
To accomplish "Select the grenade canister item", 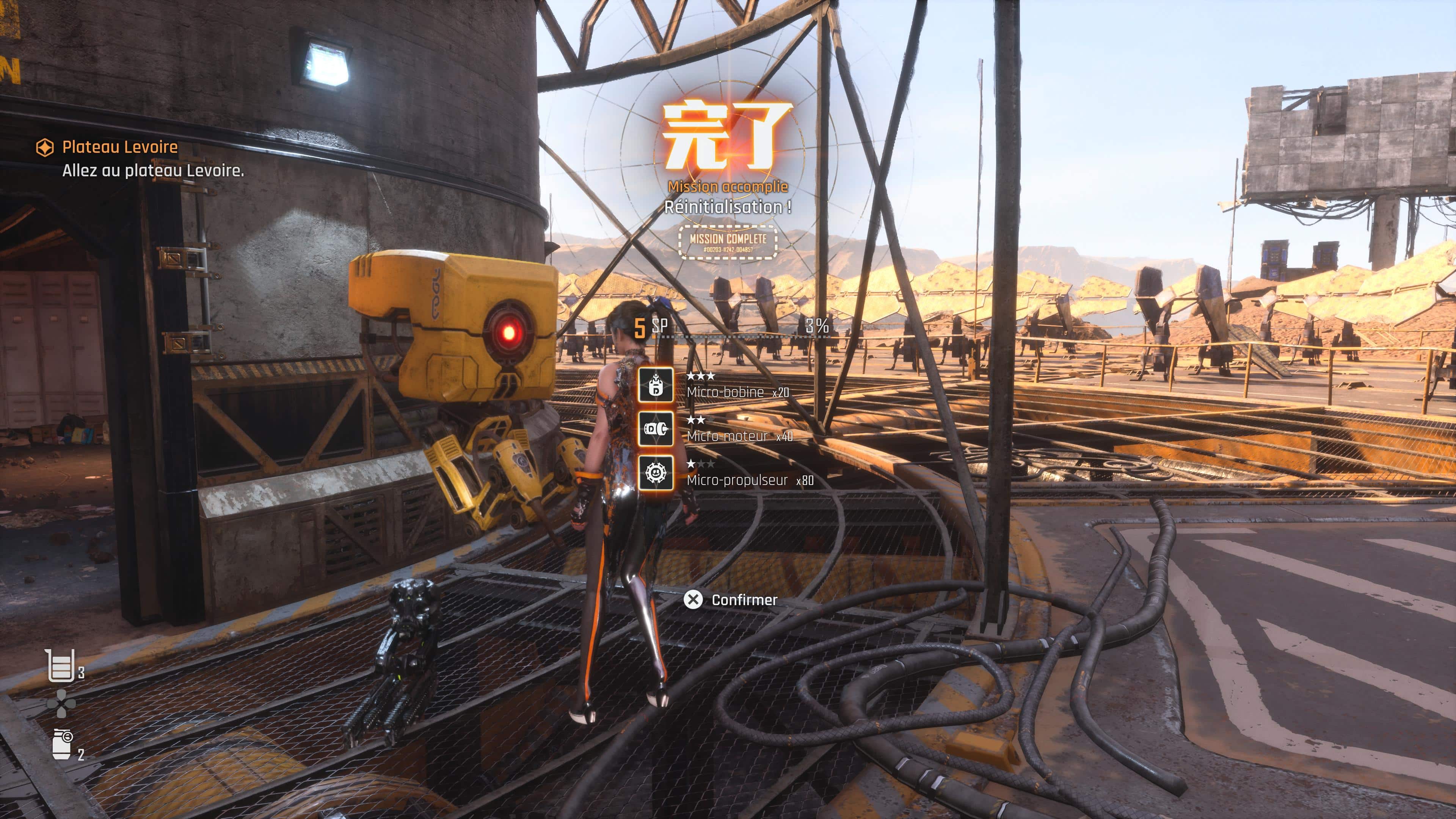I will (x=61, y=744).
